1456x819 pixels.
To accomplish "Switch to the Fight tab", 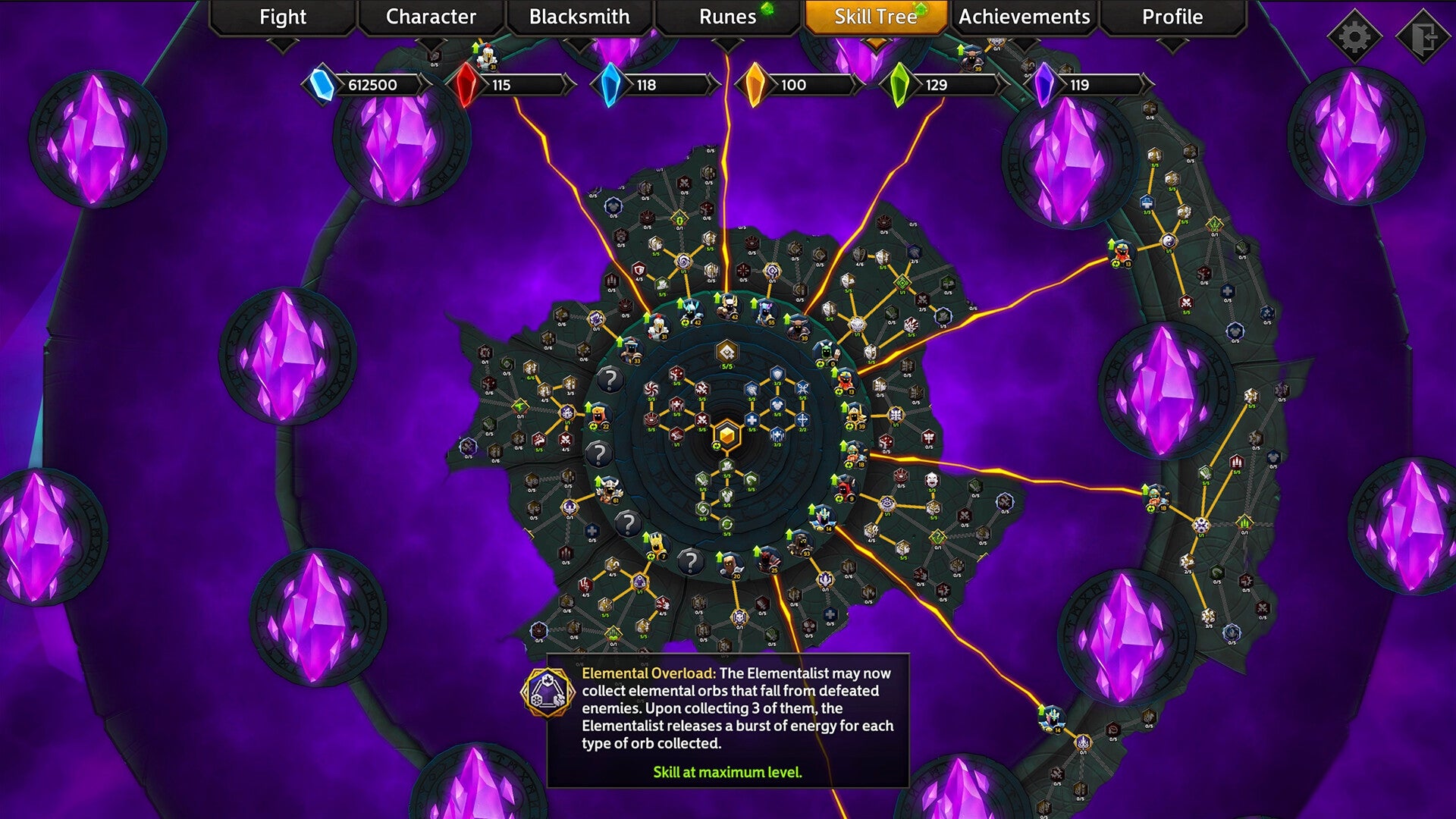I will 281,17.
